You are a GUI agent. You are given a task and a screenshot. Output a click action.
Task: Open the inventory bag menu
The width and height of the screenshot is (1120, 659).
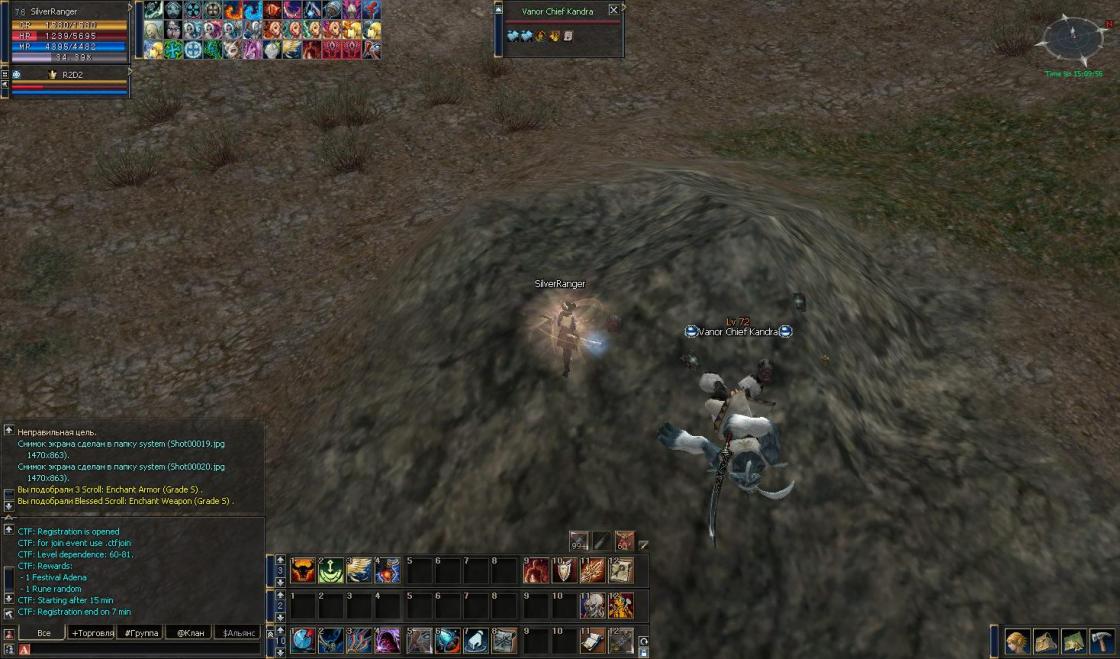1046,641
